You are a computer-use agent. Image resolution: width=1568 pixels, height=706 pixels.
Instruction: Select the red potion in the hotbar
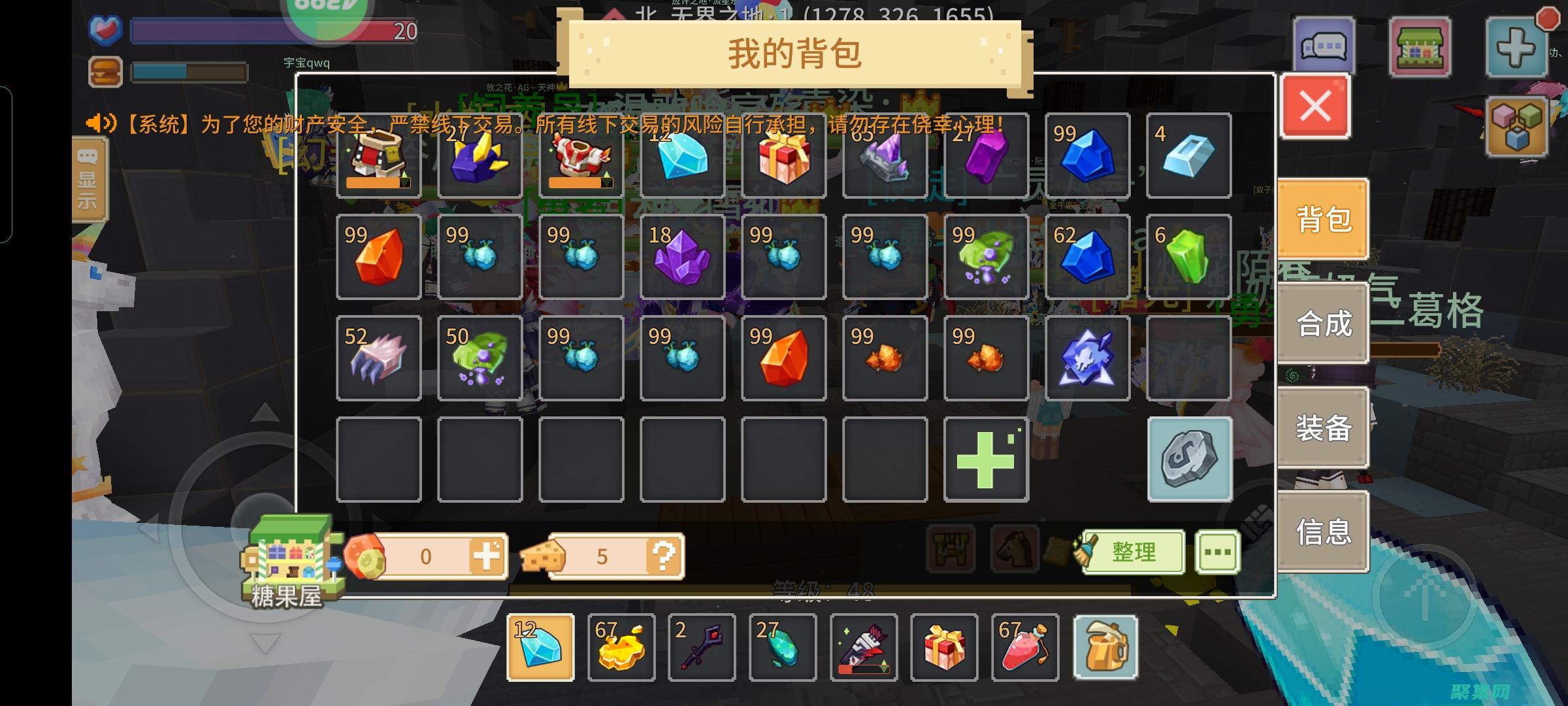tap(1026, 647)
